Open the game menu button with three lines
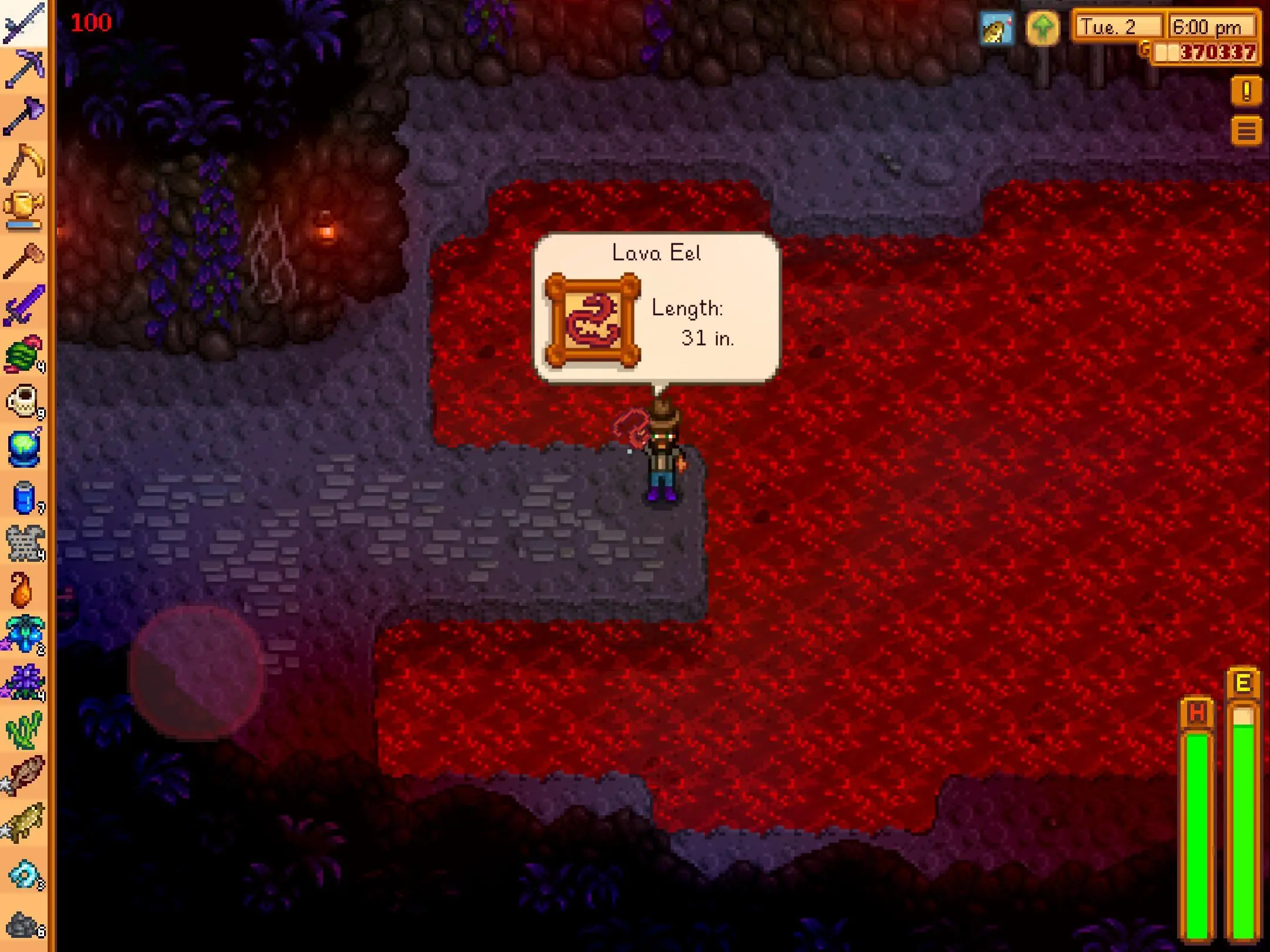Viewport: 1270px width, 952px height. pos(1246,130)
